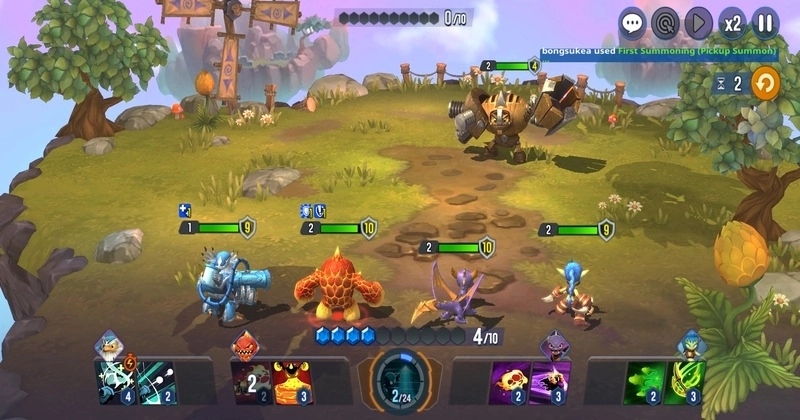Select the red creature skill costing 2
The width and height of the screenshot is (800, 420).
[250, 383]
